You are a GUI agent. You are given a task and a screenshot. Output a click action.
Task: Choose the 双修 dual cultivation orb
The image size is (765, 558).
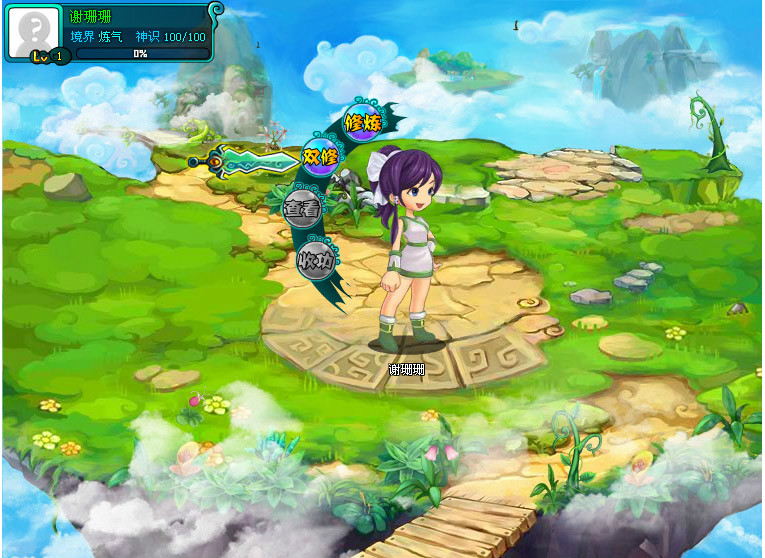click(321, 157)
